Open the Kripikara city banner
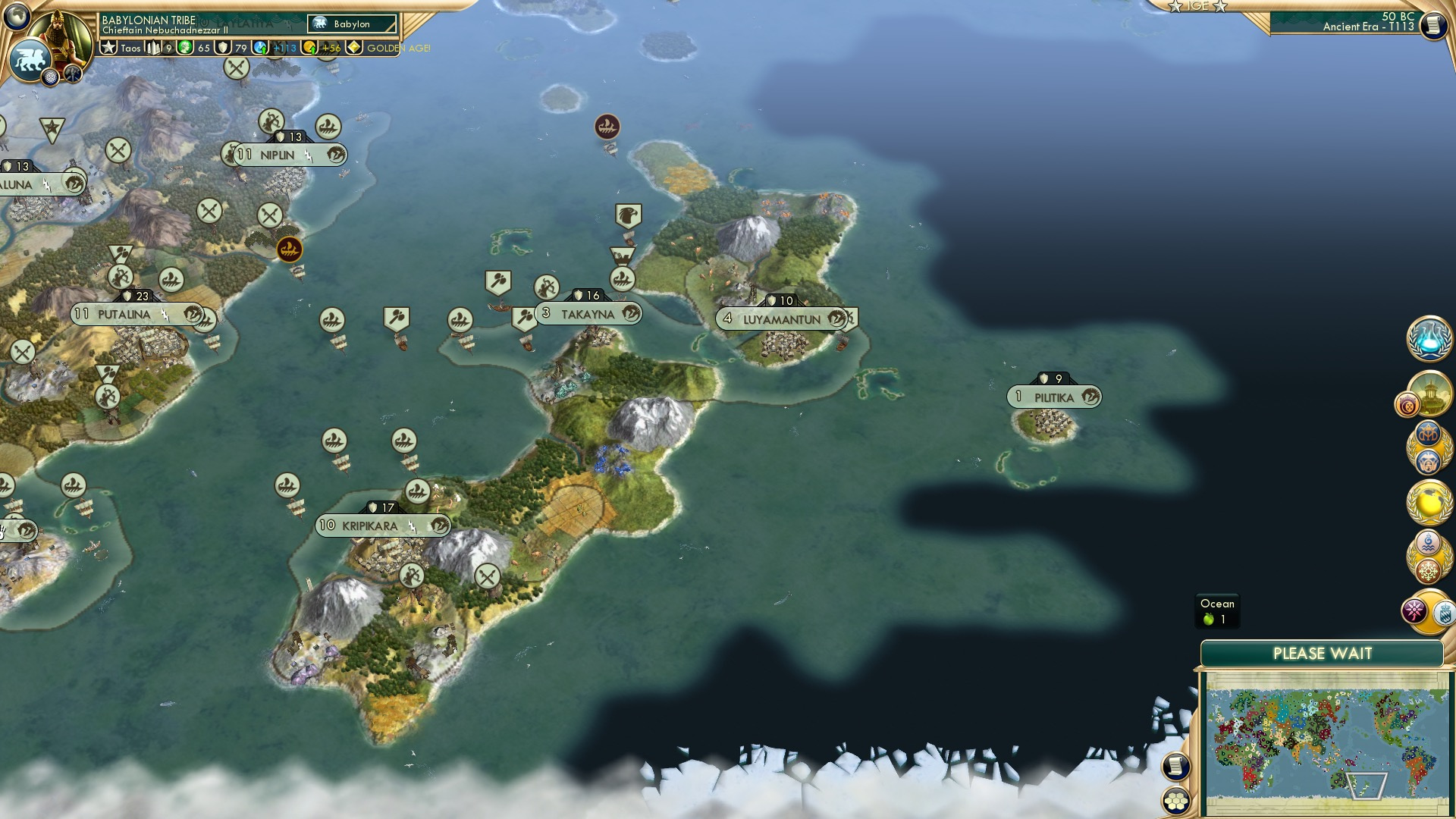 pos(370,526)
